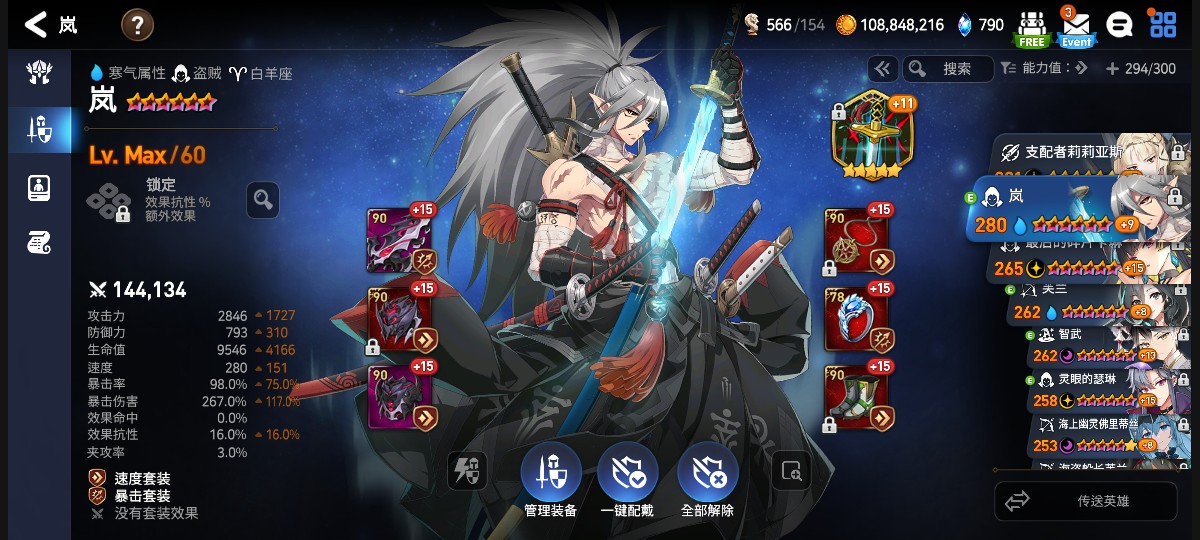Click the 传送英雄 transfer hero button
1200x540 pixels.
[x=1085, y=501]
